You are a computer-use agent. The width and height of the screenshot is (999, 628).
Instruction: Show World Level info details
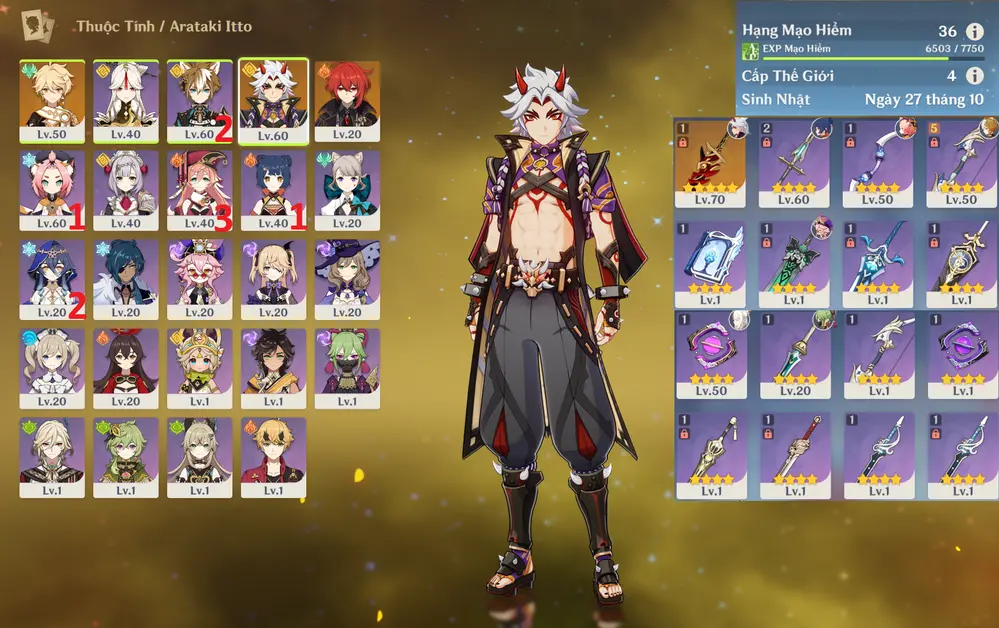975,75
